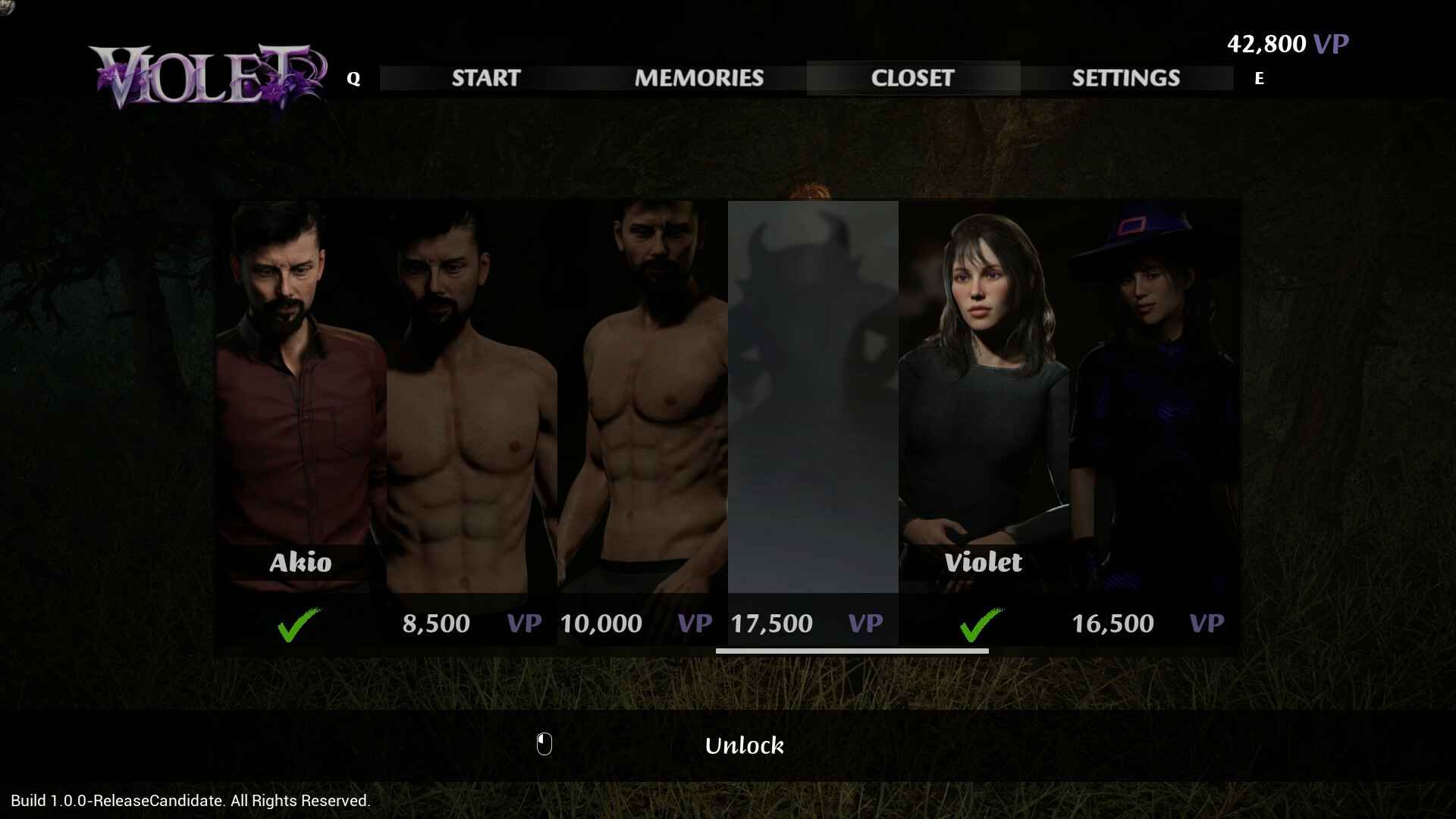The height and width of the screenshot is (819, 1456).
Task: Click the mouse icon beside Unlock
Action: pyautogui.click(x=544, y=745)
